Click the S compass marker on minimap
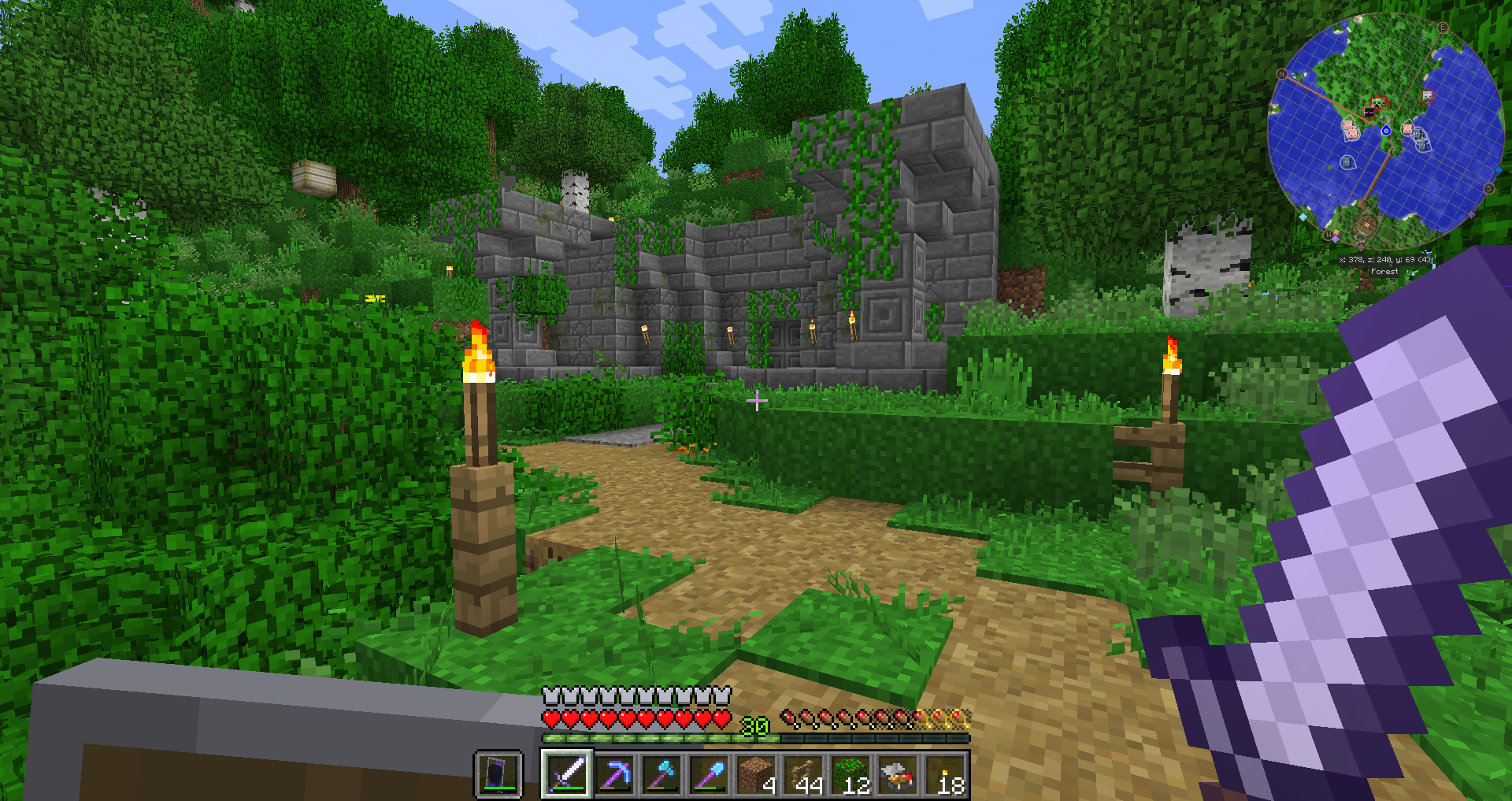The width and height of the screenshot is (1512, 801). (1488, 188)
